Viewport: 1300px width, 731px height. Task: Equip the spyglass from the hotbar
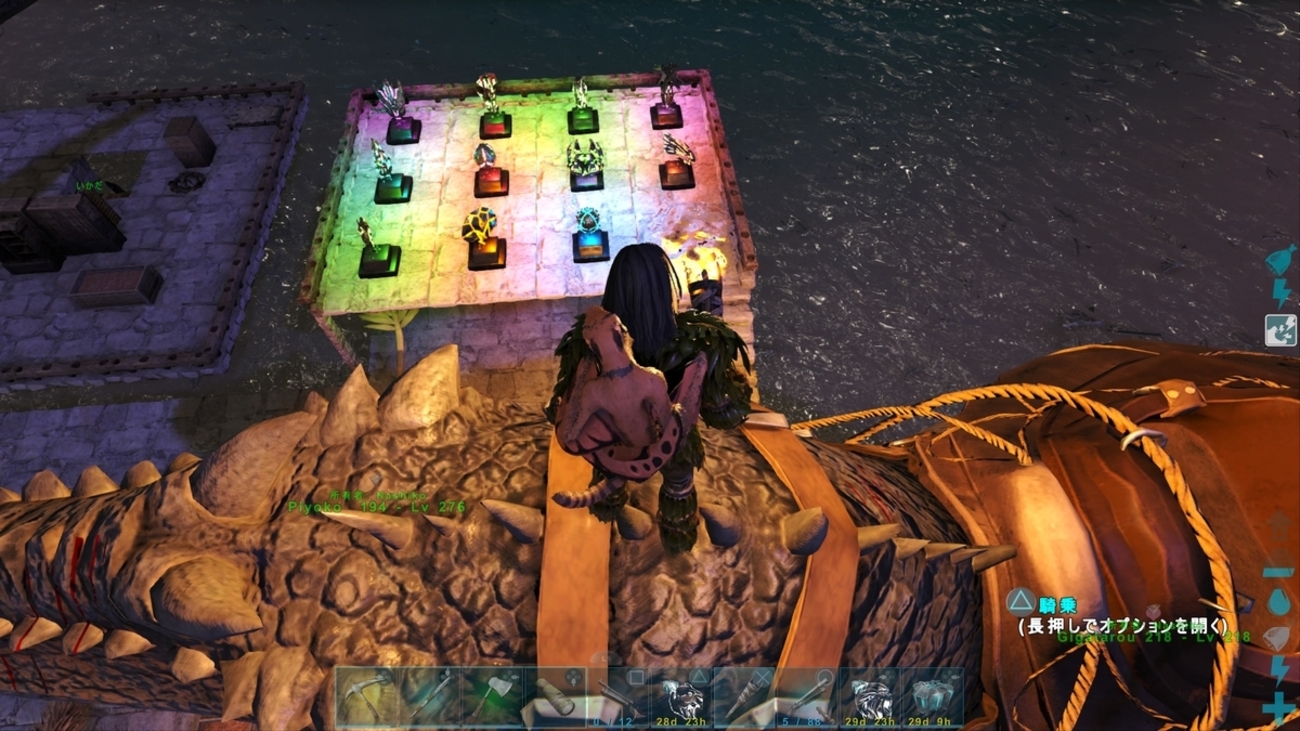[555, 697]
